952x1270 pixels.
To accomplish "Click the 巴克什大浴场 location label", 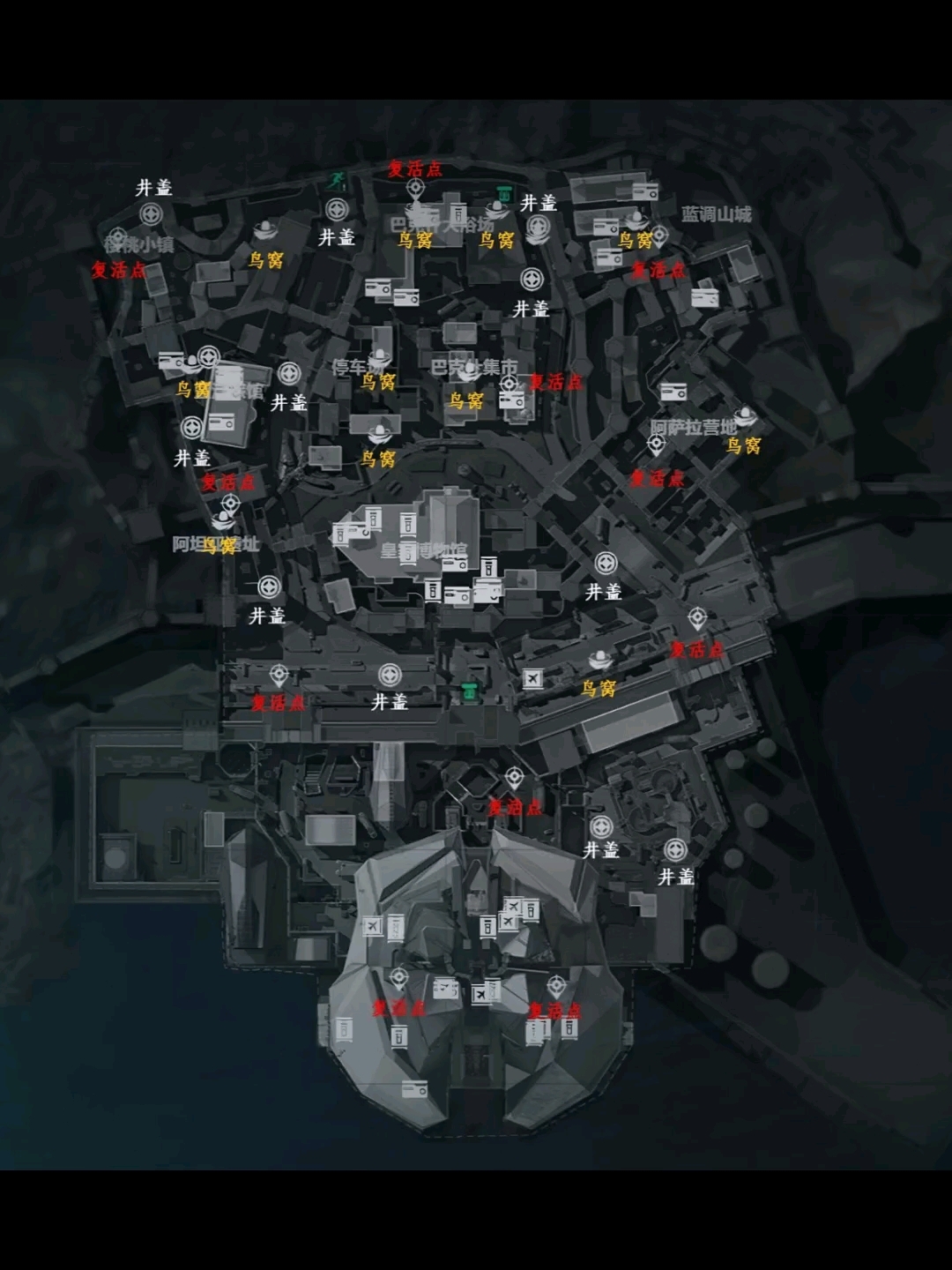I will click(x=443, y=224).
